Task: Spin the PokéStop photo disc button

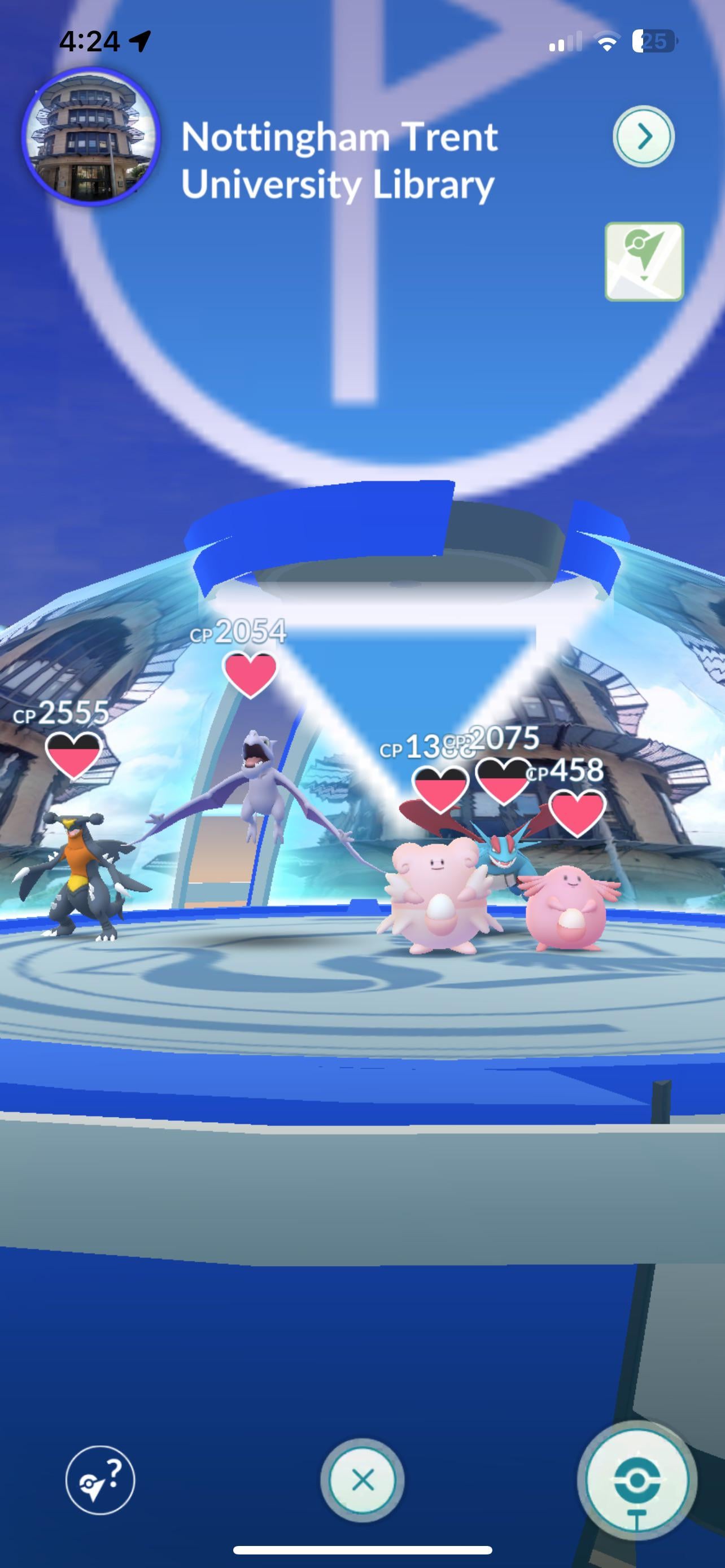Action: click(636, 1480)
